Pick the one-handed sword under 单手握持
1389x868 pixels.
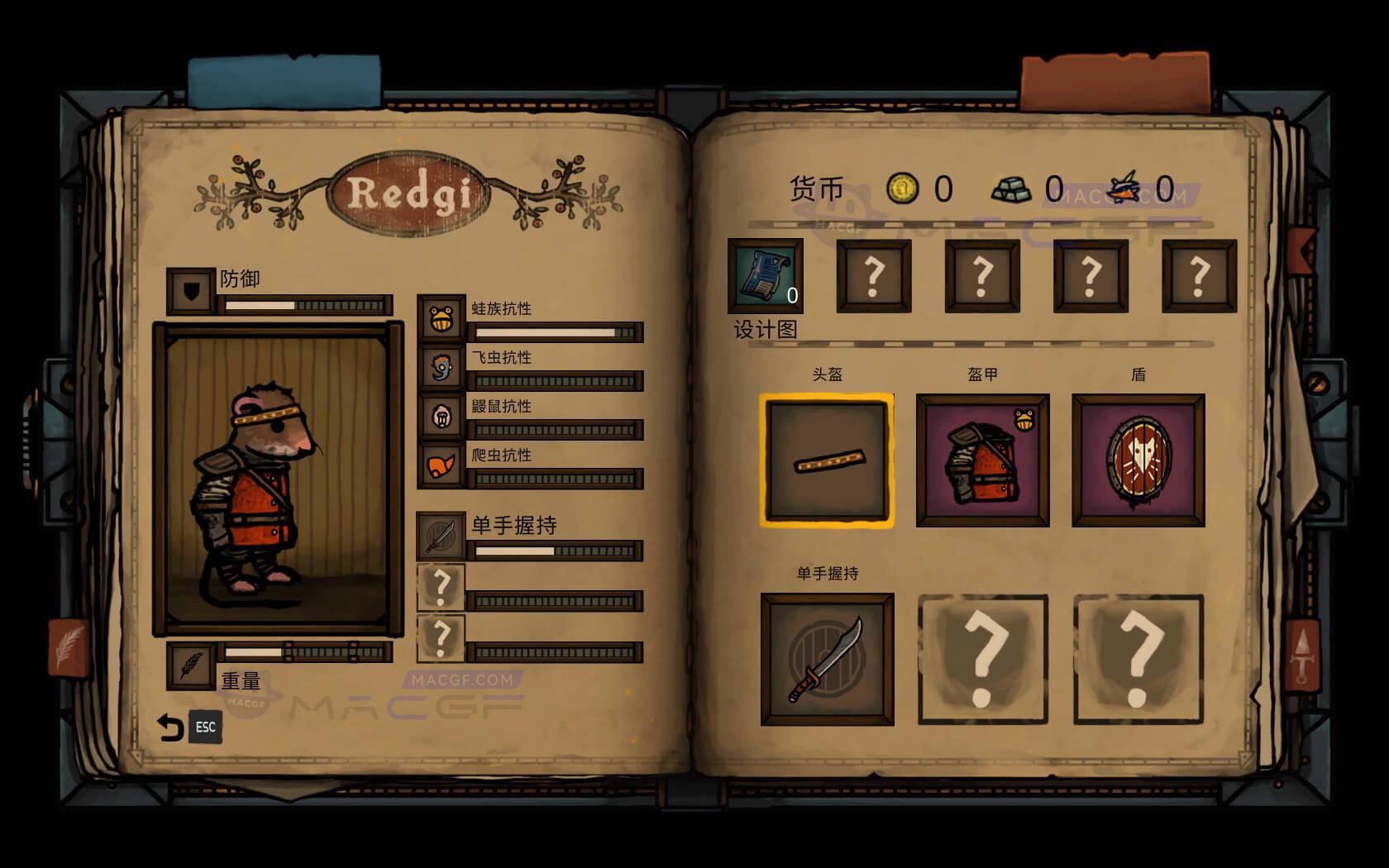pos(827,657)
